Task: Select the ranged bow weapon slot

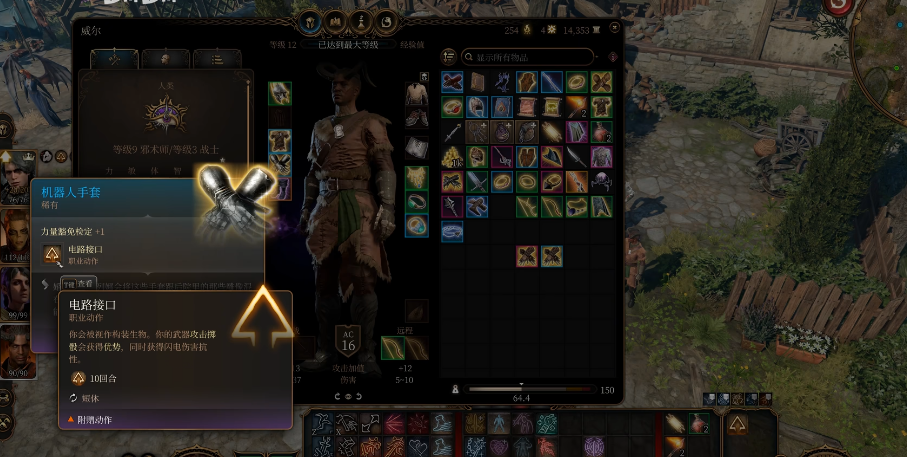Action: coord(392,347)
